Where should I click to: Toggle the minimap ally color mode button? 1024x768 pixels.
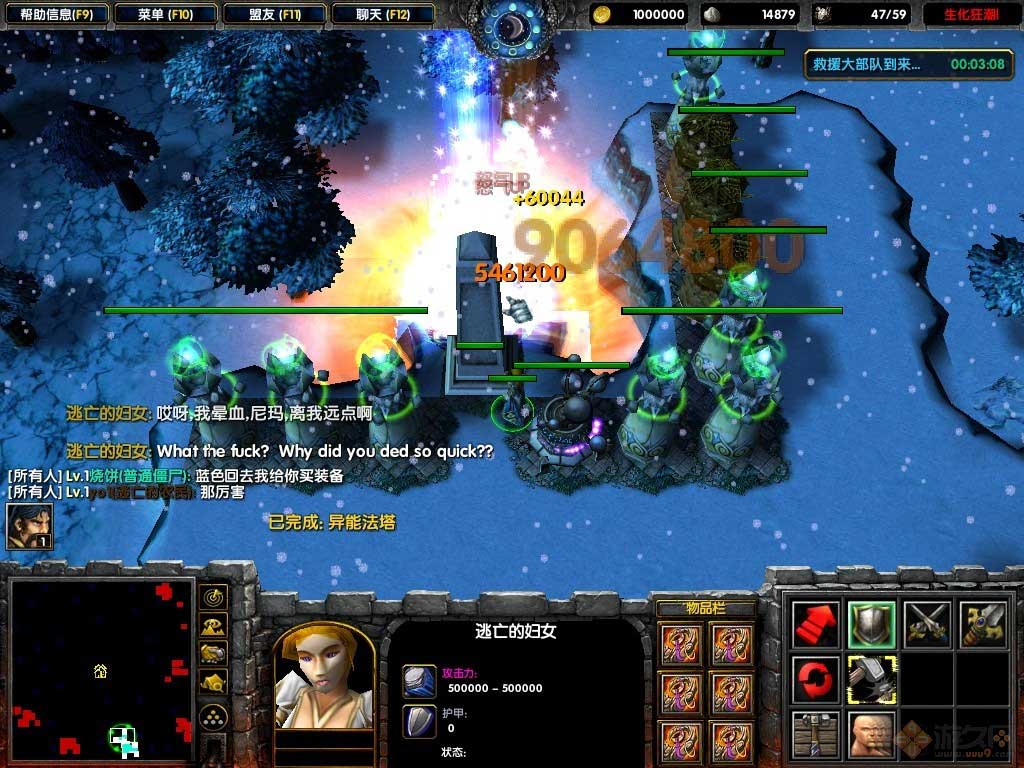point(213,654)
